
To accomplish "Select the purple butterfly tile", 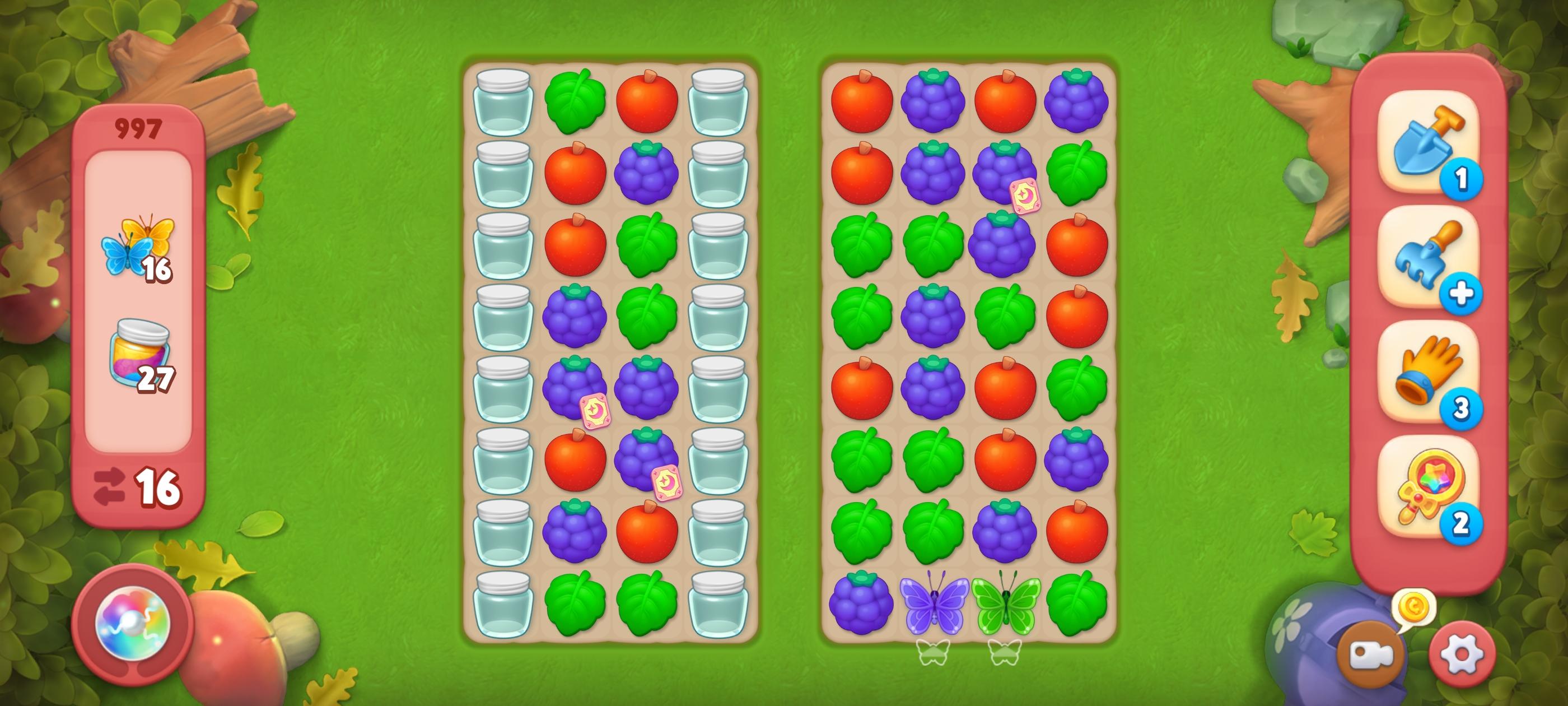I will (933, 603).
